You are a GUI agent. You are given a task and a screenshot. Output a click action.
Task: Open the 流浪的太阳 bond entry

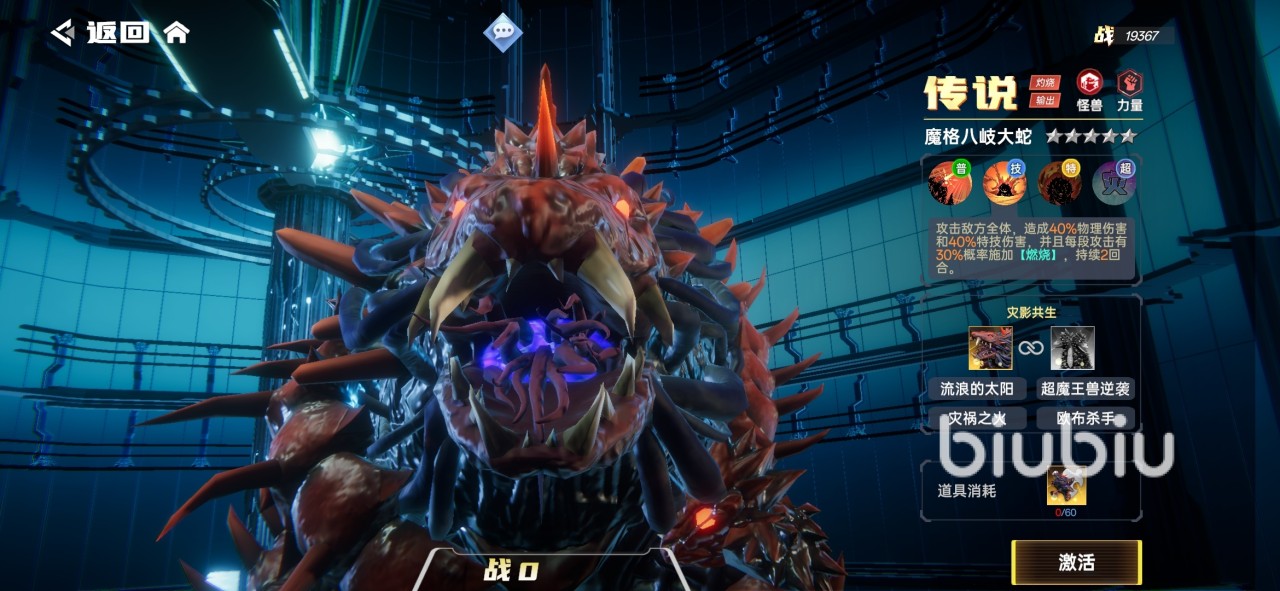[x=977, y=389]
